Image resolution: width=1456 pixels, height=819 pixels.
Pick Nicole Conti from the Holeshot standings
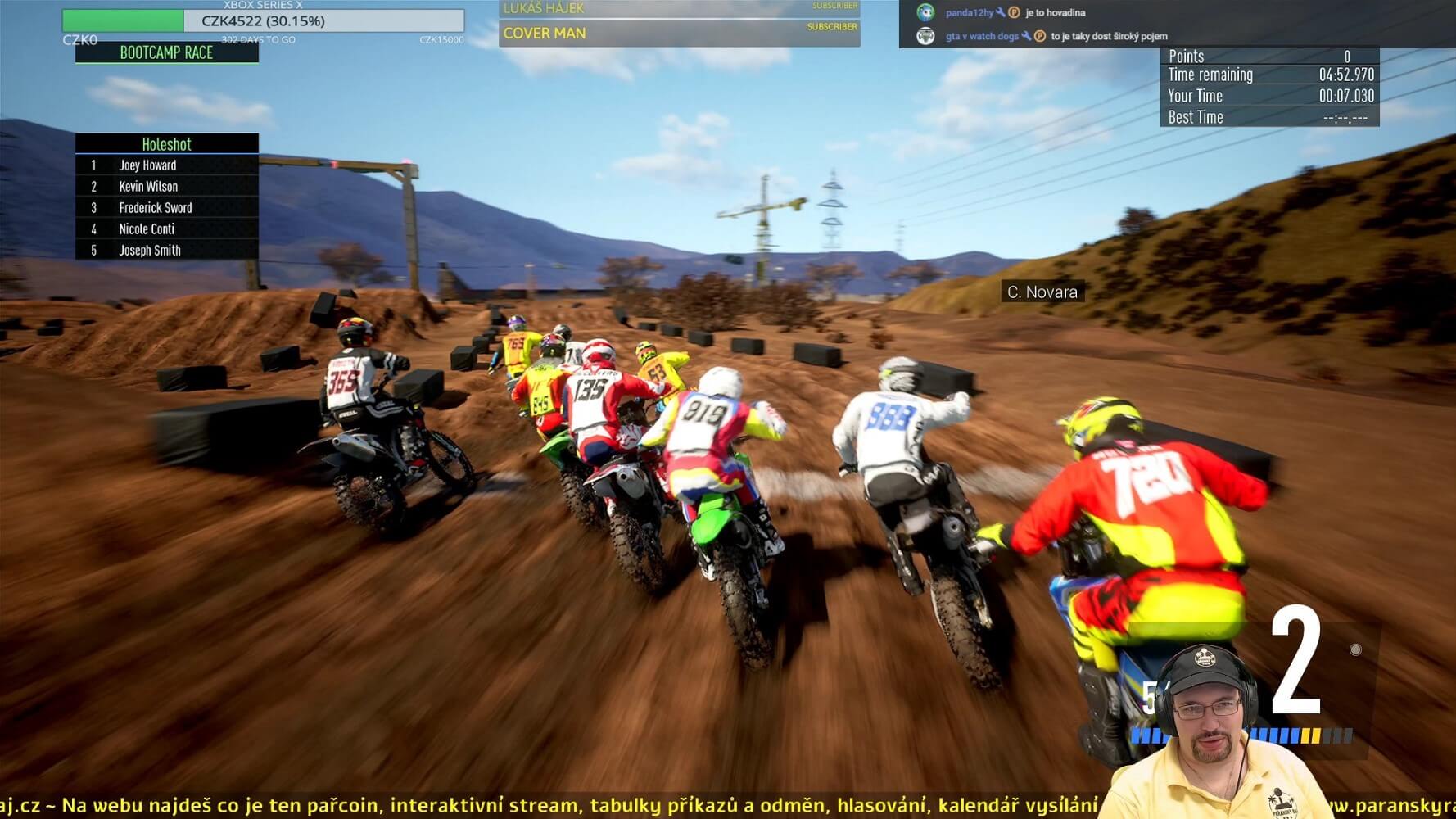click(x=147, y=229)
